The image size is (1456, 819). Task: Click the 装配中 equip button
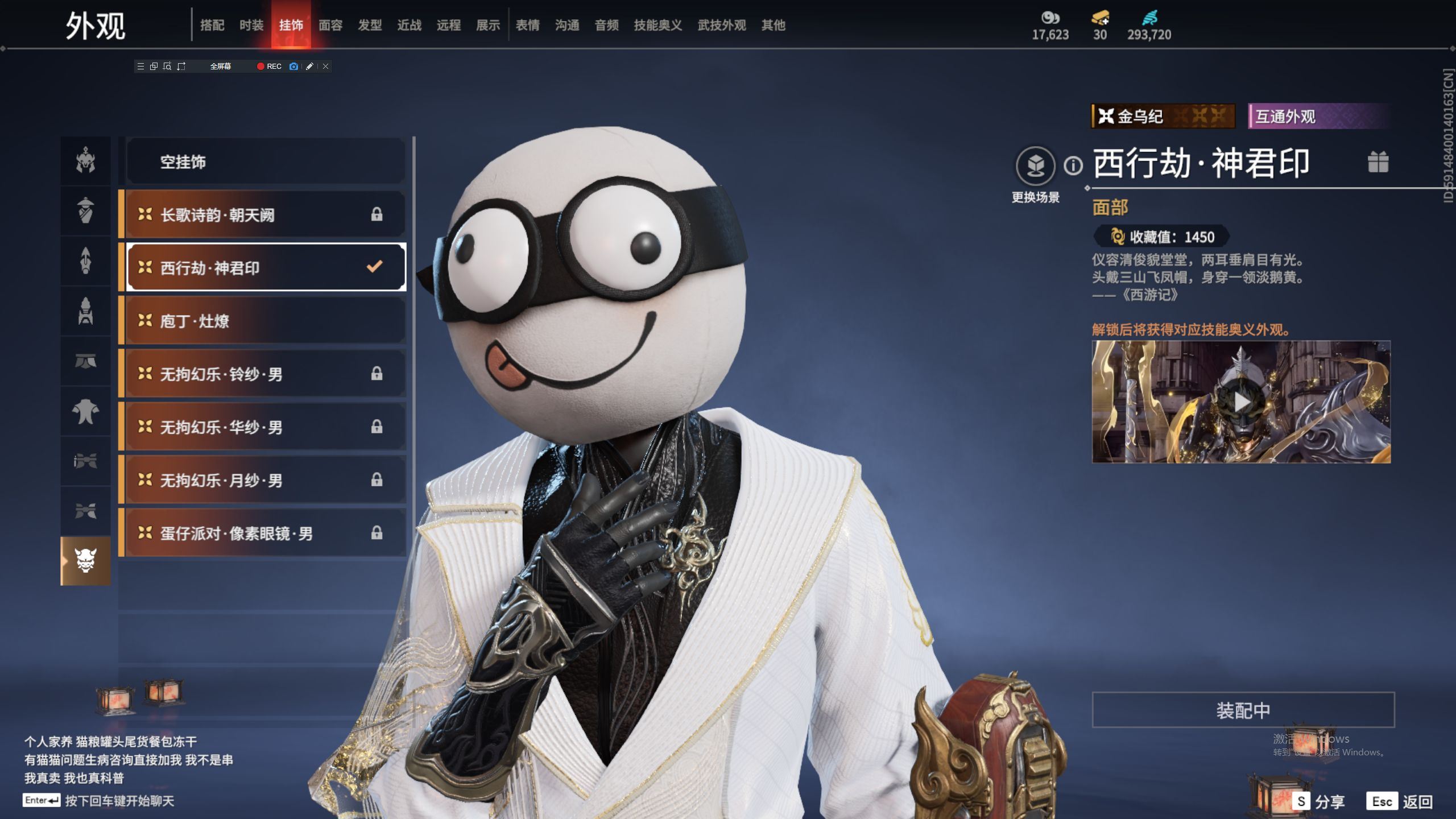click(1243, 710)
